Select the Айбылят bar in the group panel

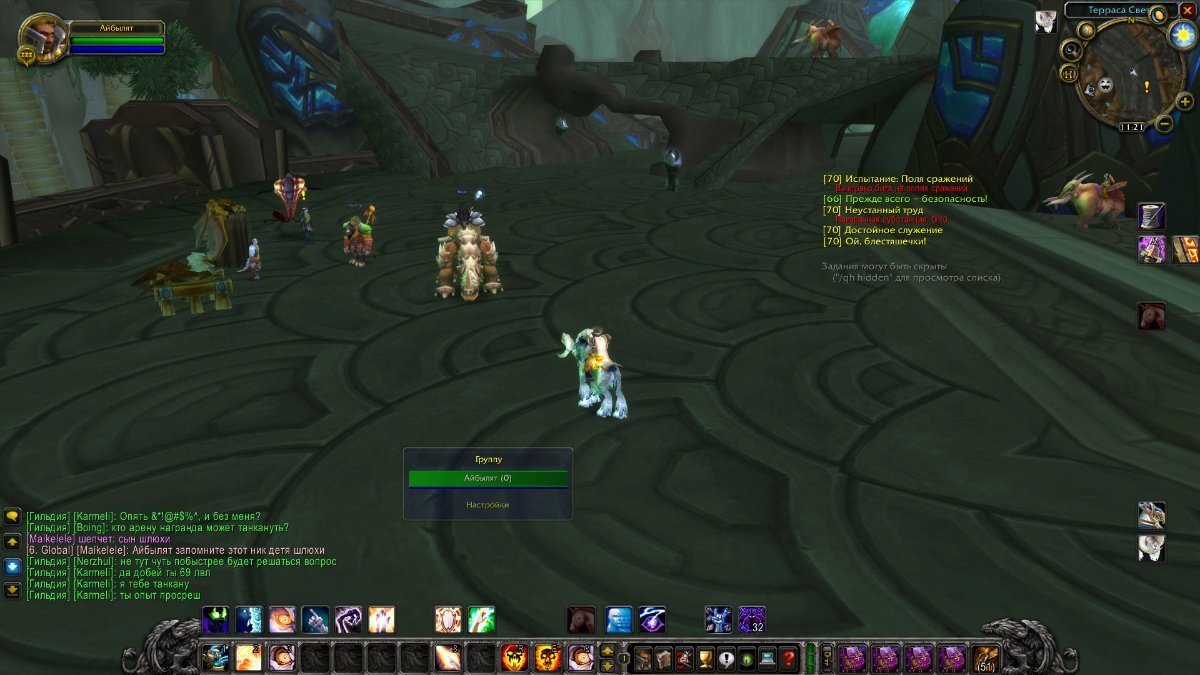488,479
